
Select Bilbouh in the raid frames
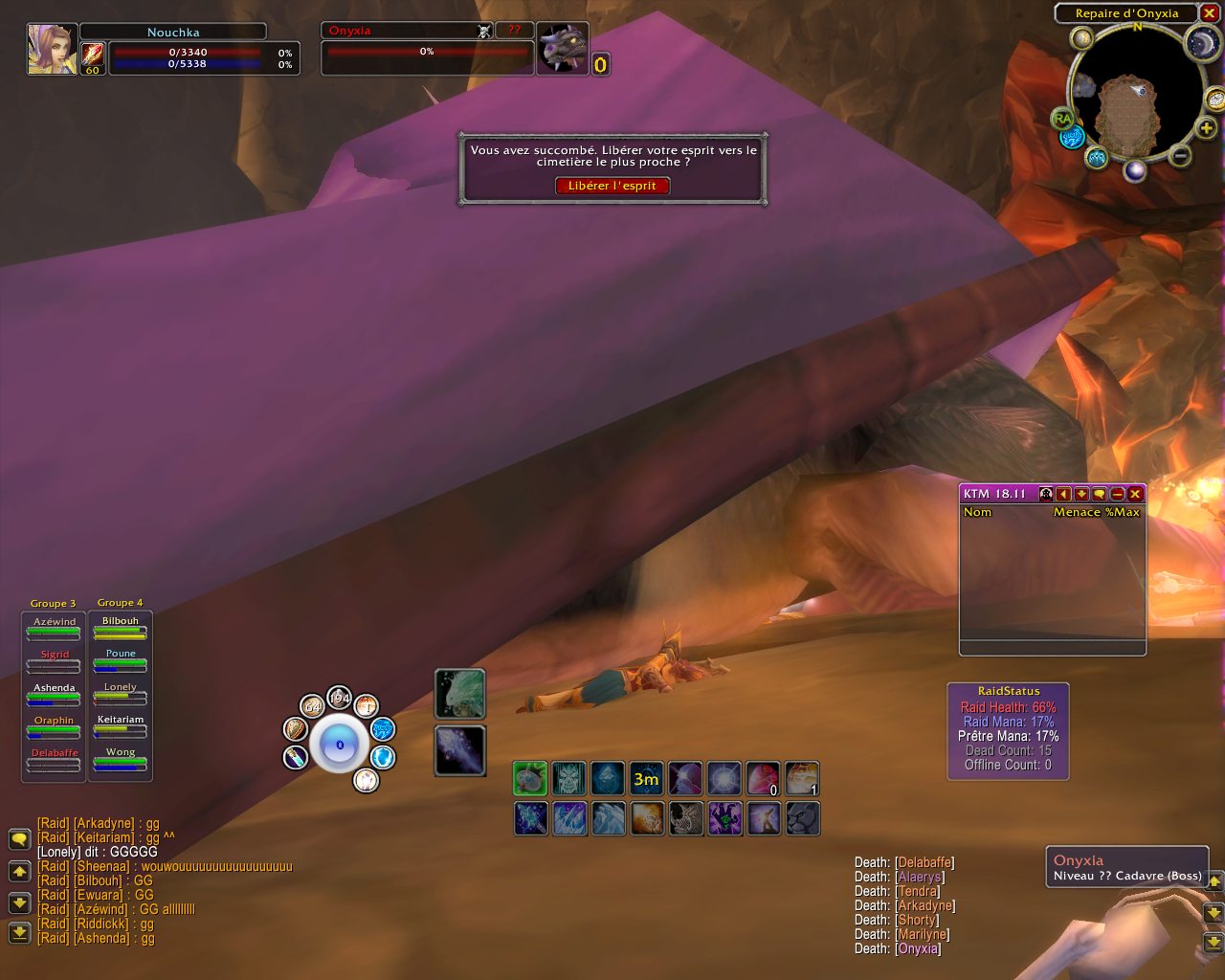coord(121,627)
